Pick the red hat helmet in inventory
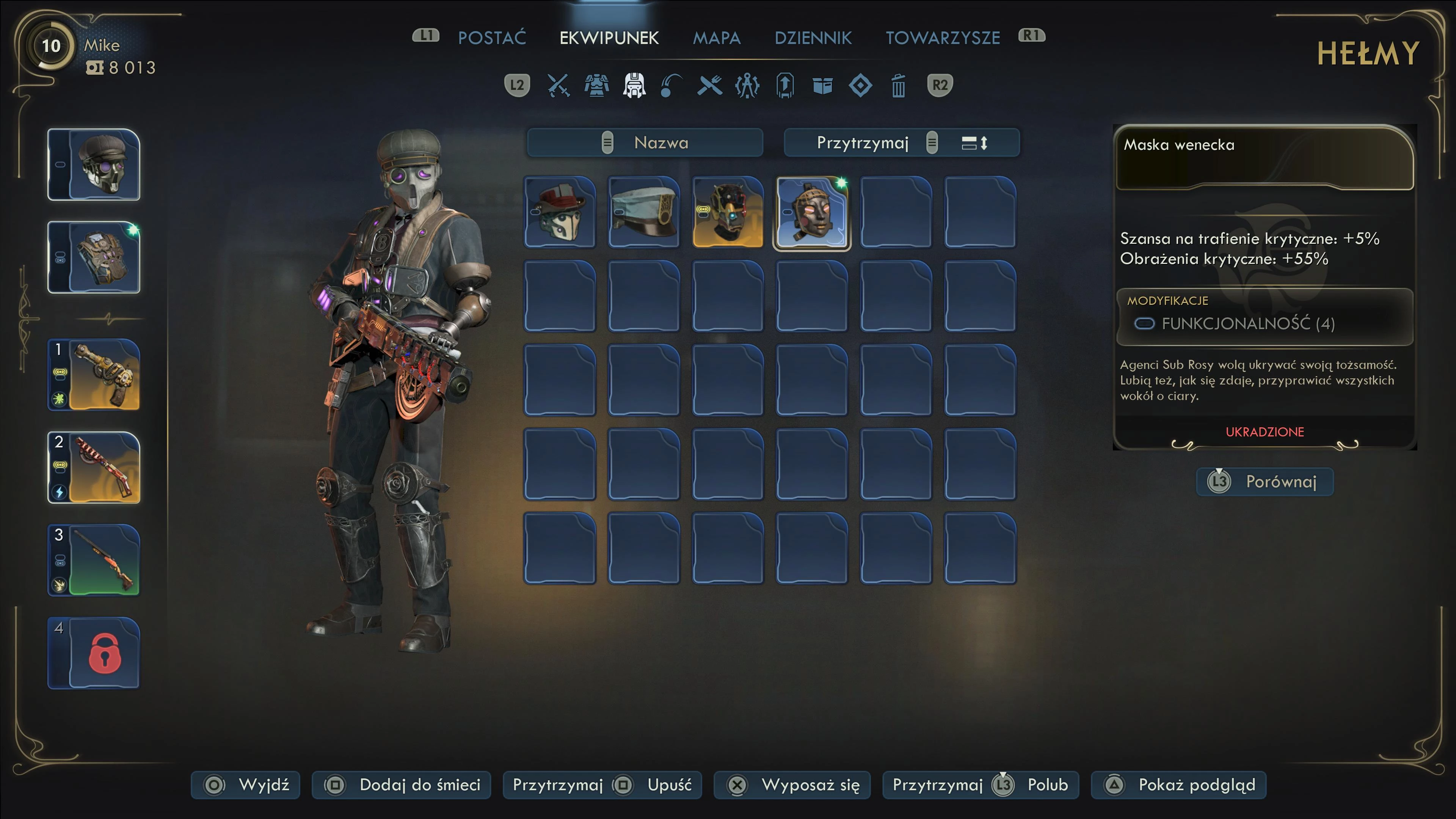This screenshot has height=819, width=1456. 560,212
